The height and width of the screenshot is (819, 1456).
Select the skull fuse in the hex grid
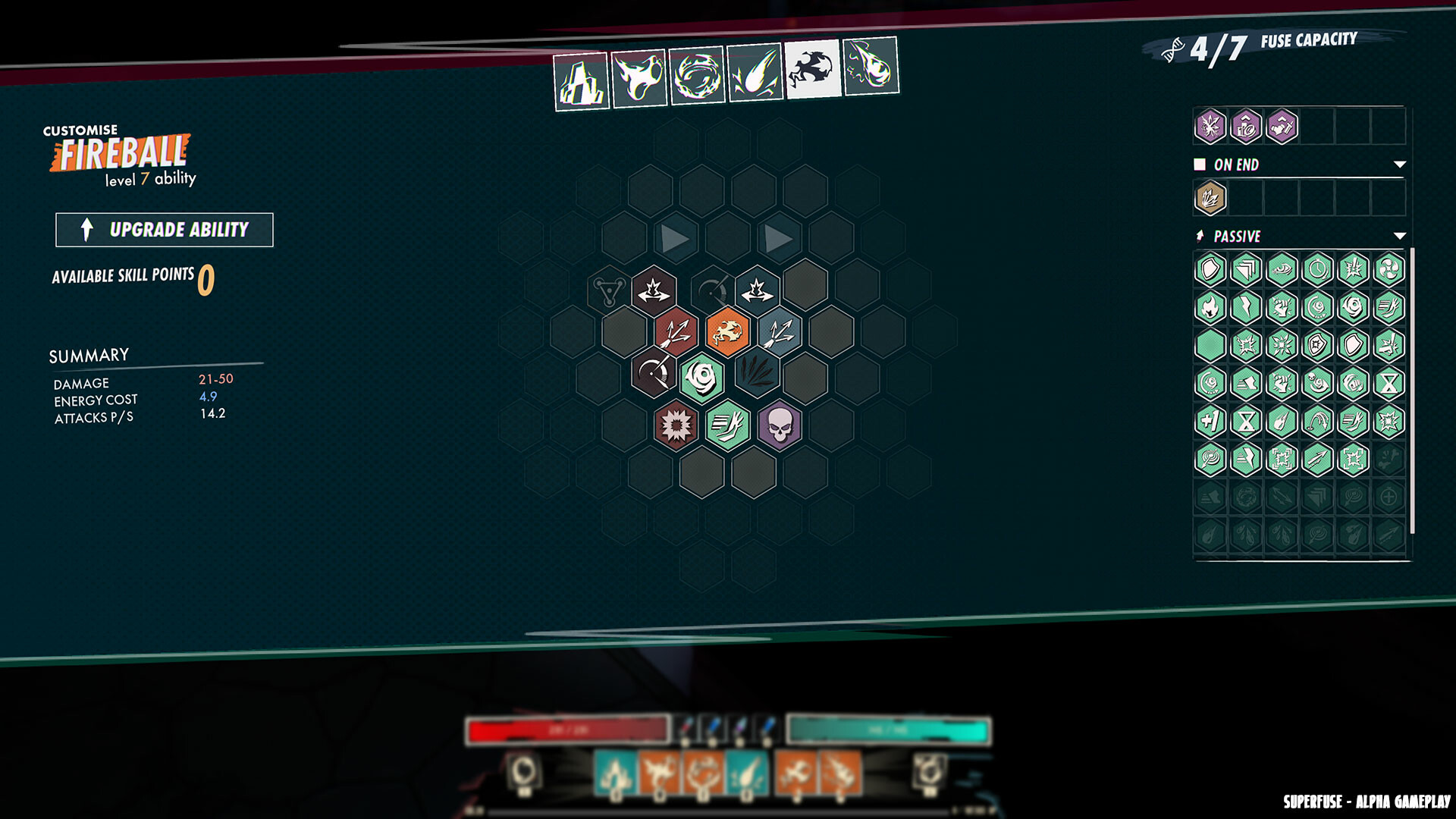pos(780,426)
